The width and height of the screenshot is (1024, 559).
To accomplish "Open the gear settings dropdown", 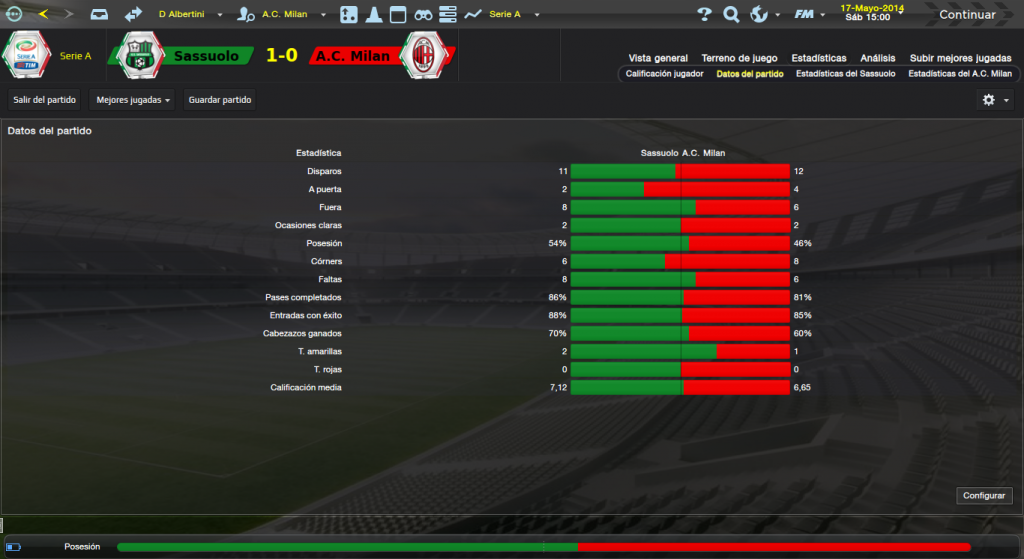I will pyautogui.click(x=996, y=100).
